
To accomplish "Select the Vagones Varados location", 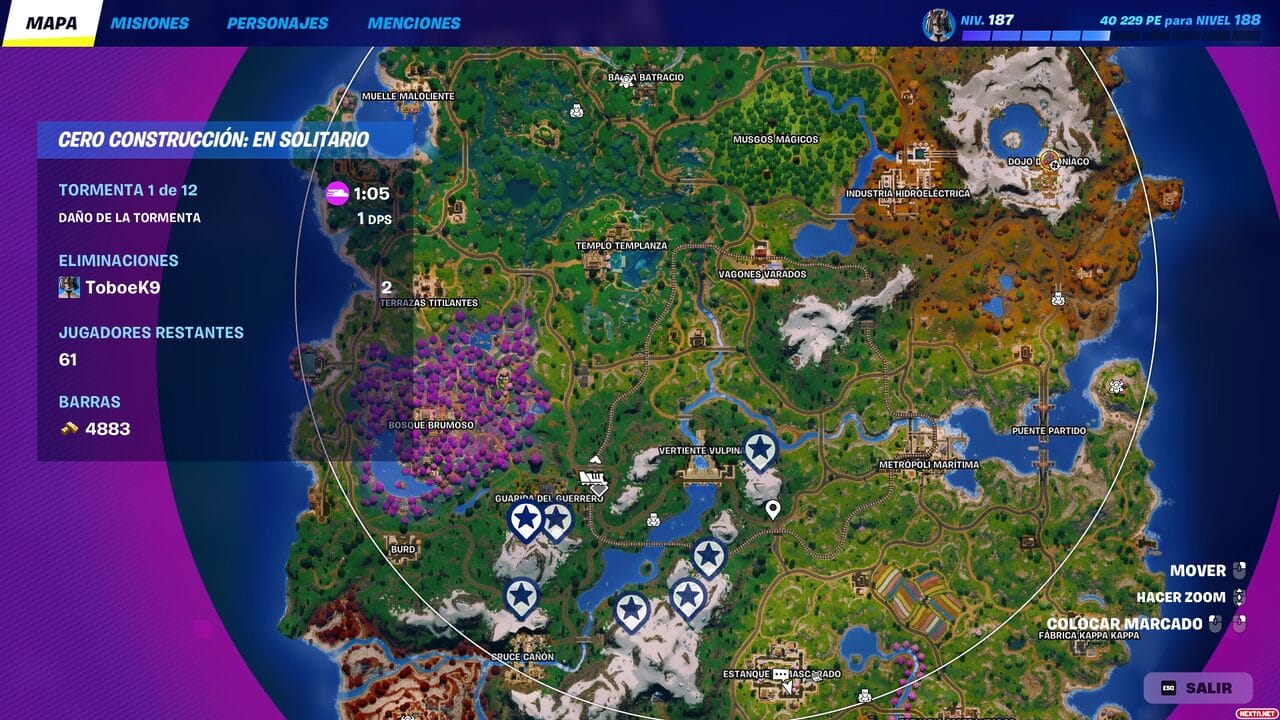I will [x=762, y=274].
